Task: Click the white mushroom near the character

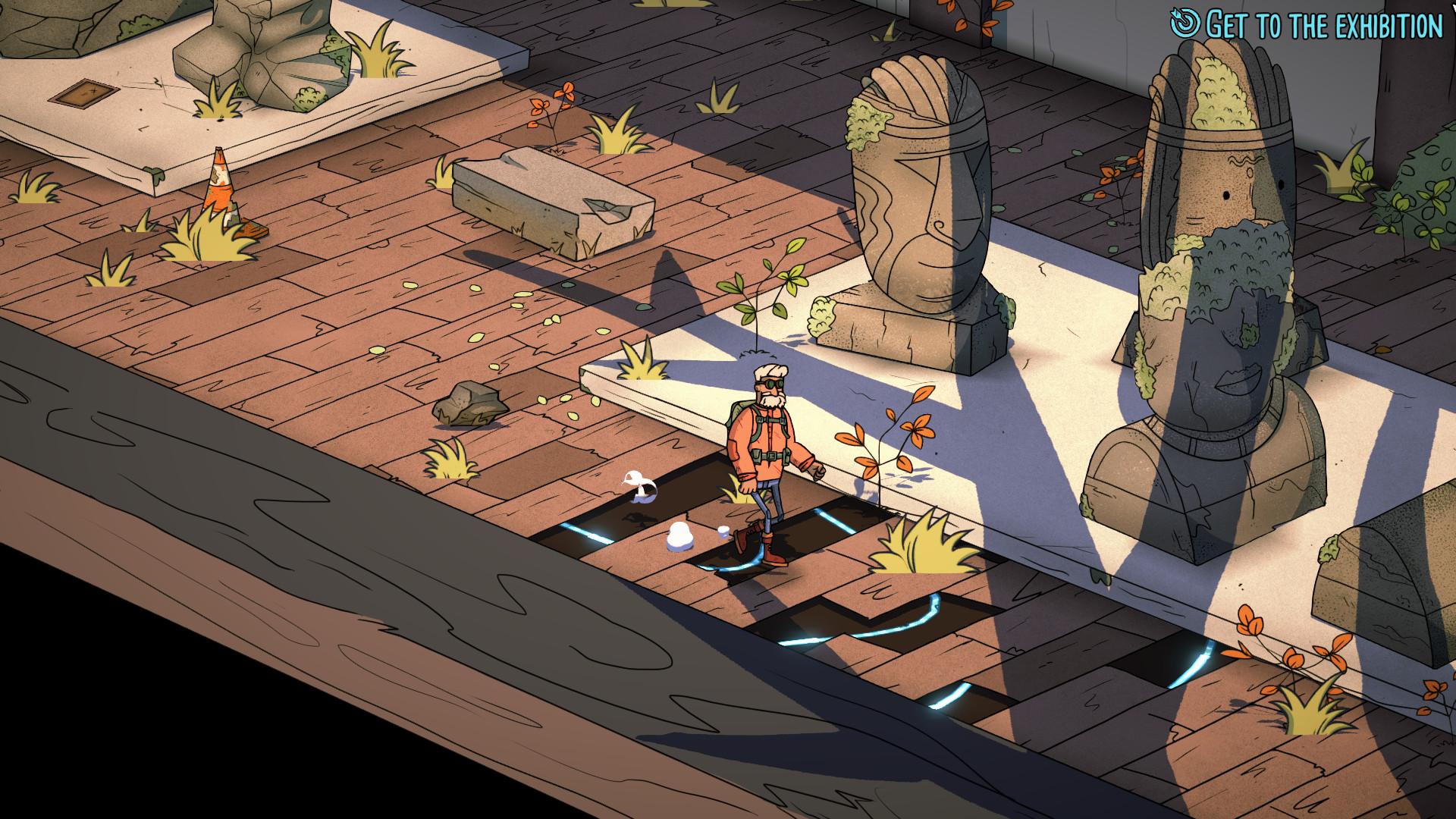Action: (x=681, y=535)
